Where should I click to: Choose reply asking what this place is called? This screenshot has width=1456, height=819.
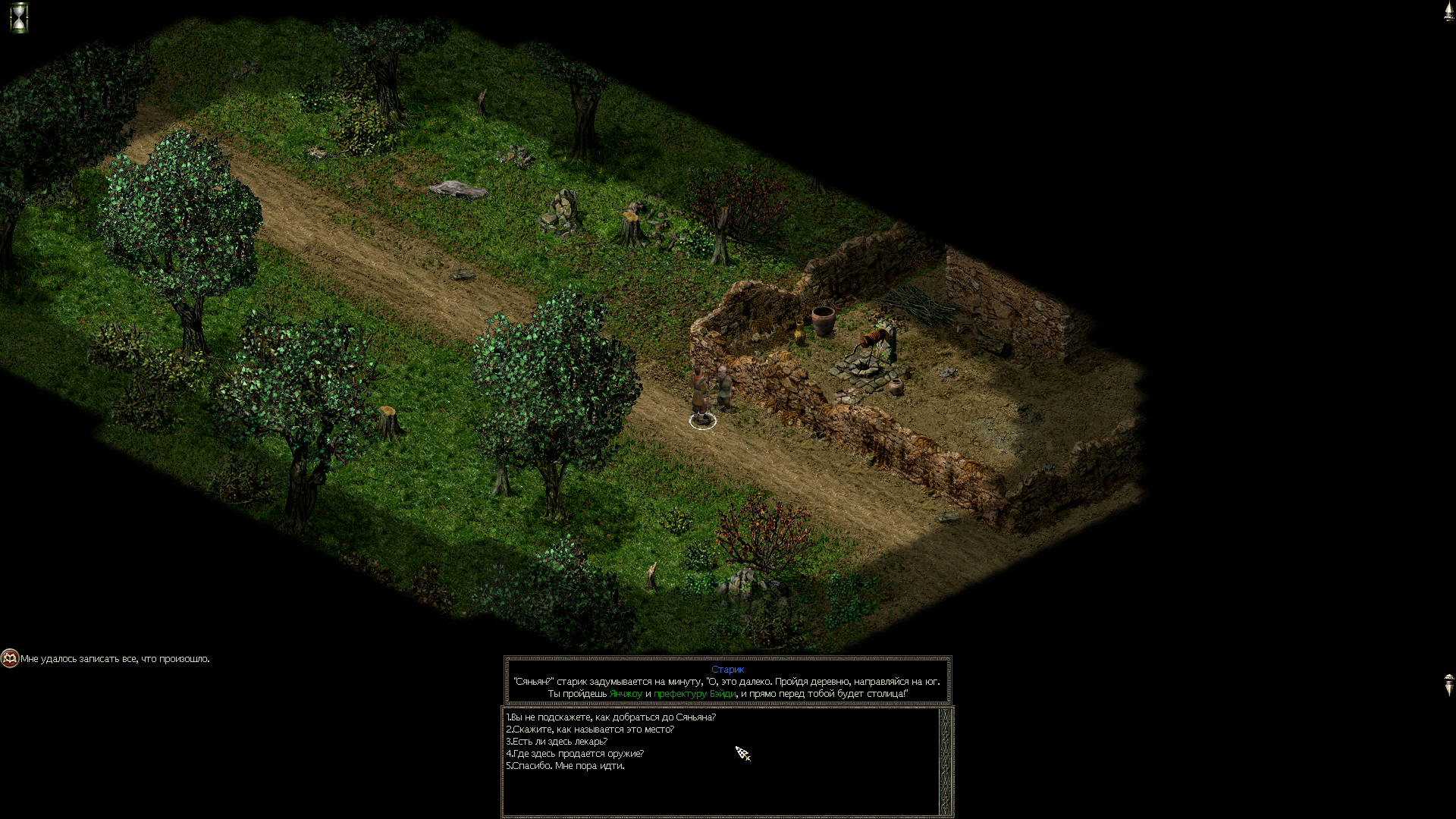[x=590, y=730]
